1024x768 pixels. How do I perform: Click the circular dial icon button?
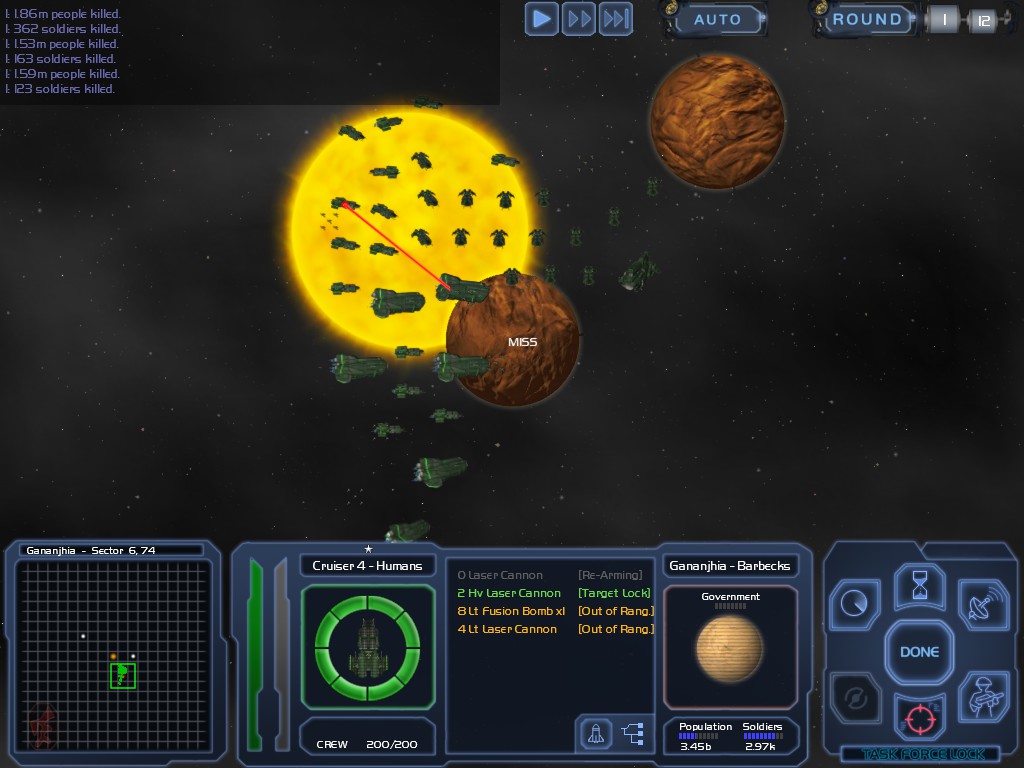pos(856,603)
